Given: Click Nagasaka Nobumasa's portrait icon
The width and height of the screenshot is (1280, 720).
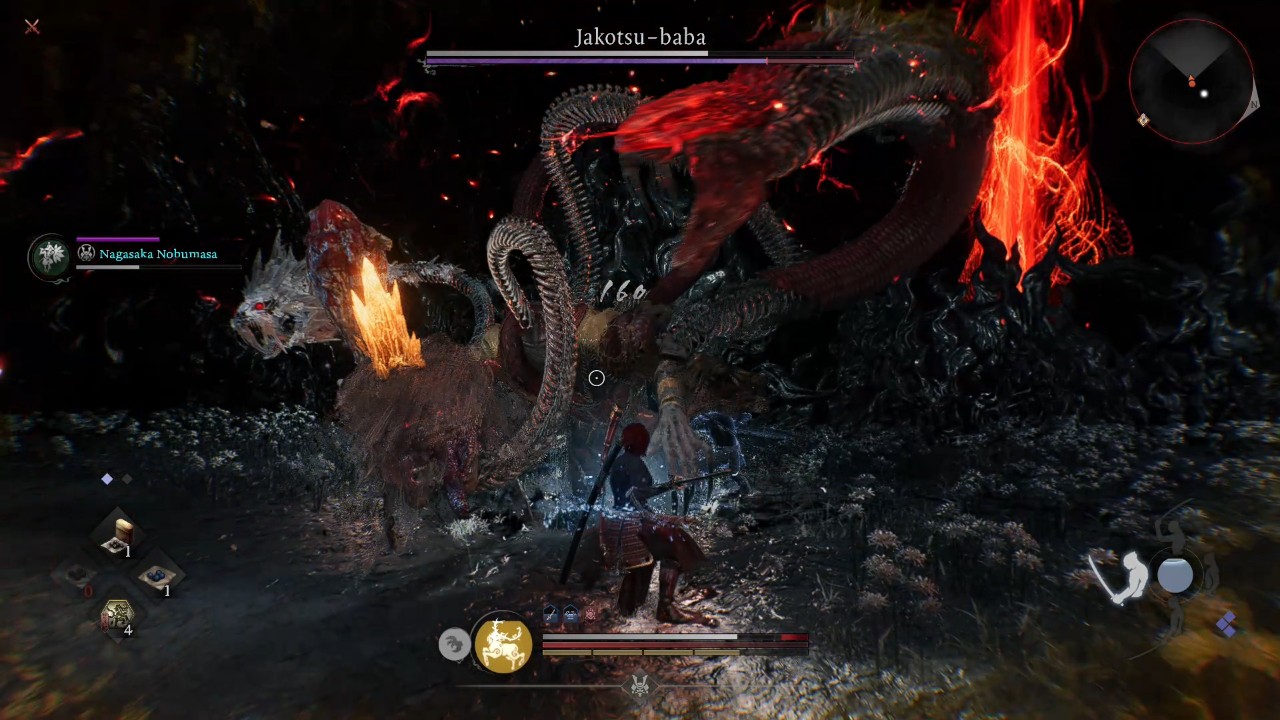Looking at the screenshot, I should pyautogui.click(x=50, y=256).
